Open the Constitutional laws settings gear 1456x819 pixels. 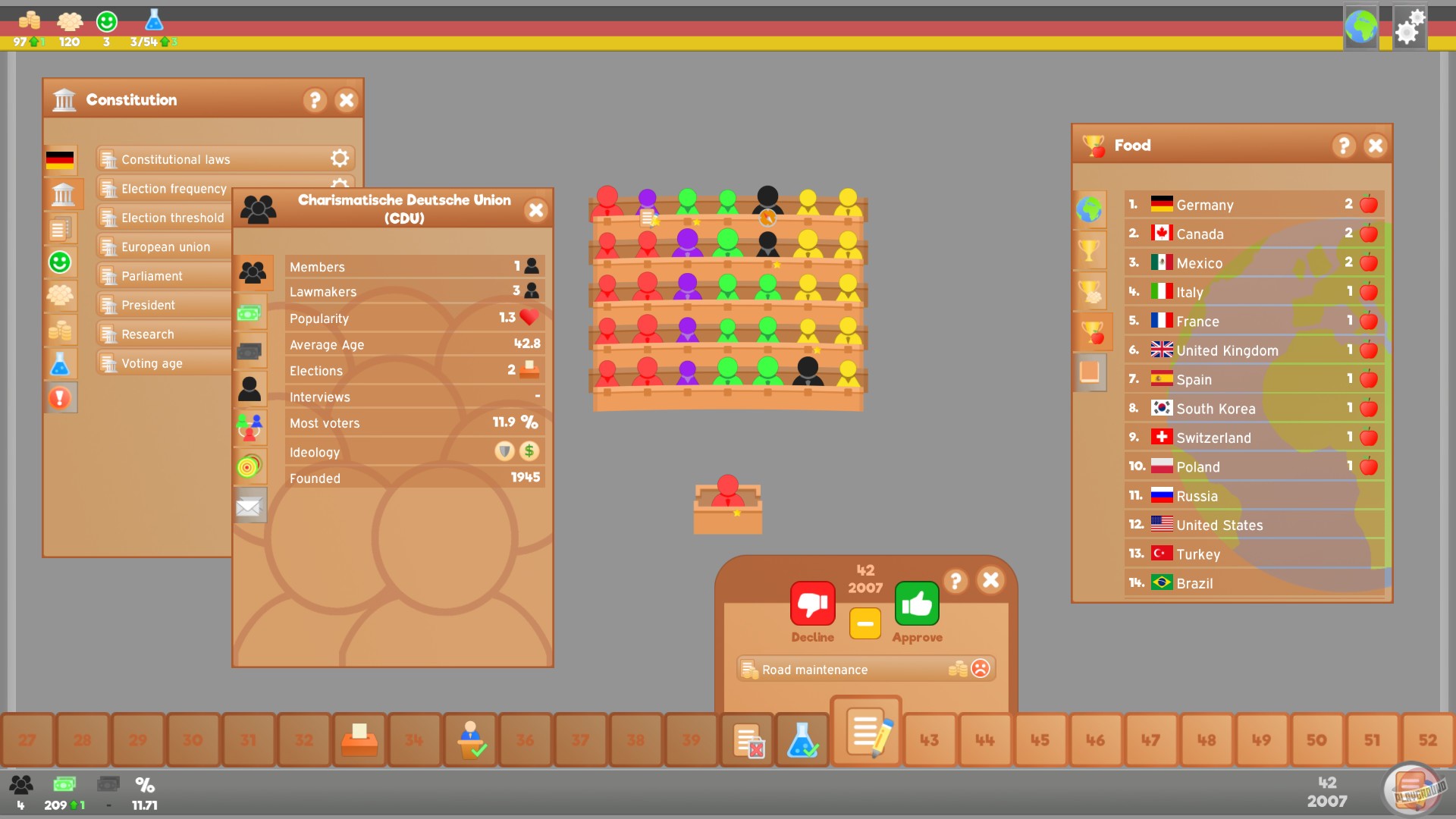(340, 158)
